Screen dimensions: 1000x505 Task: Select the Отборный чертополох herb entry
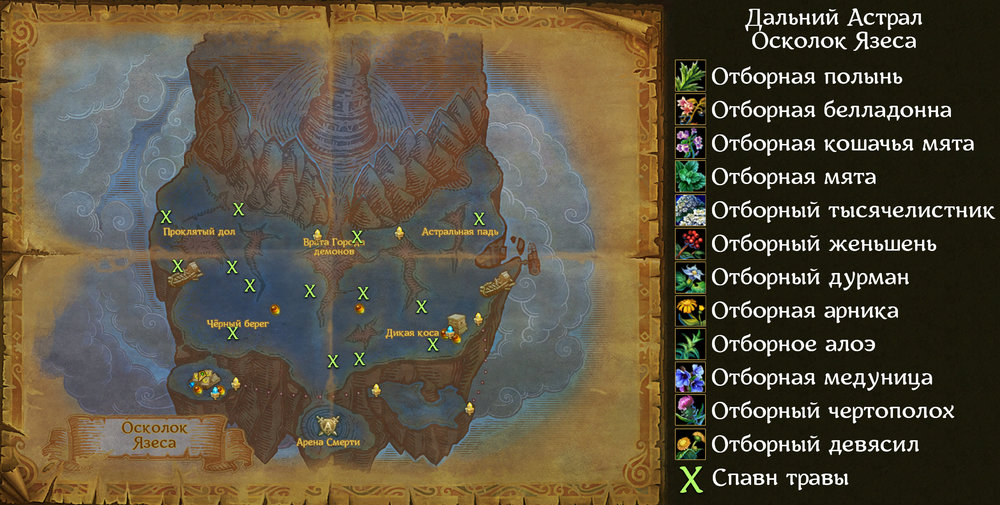click(x=832, y=411)
